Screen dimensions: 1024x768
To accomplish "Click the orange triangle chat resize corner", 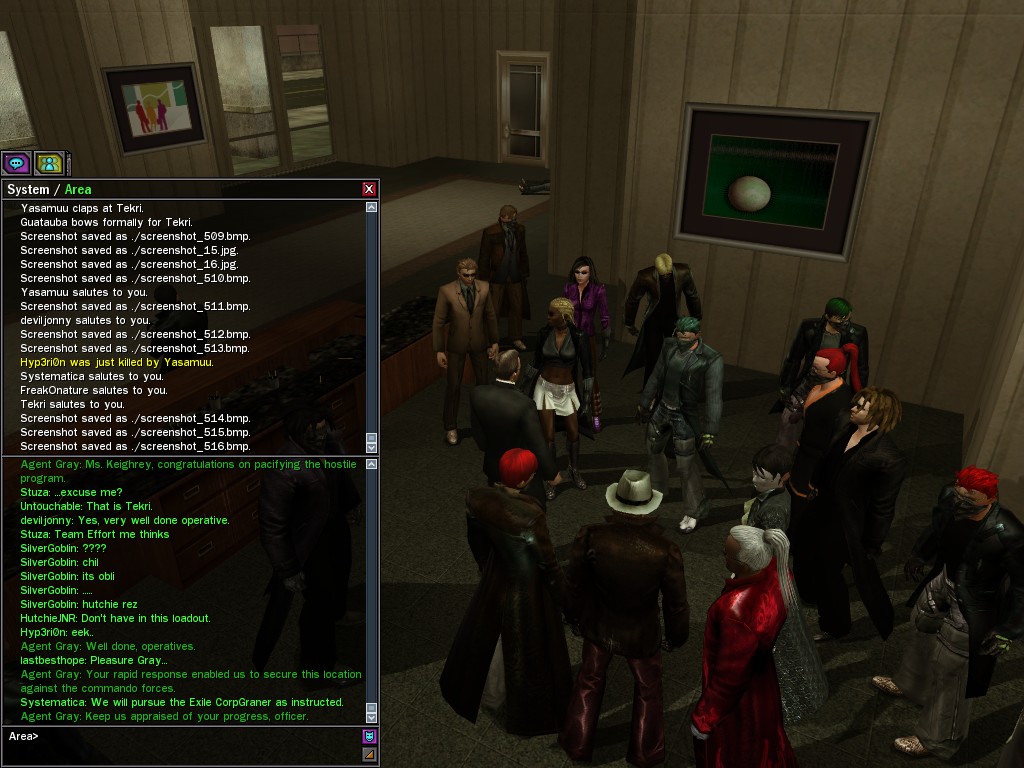I will 369,755.
